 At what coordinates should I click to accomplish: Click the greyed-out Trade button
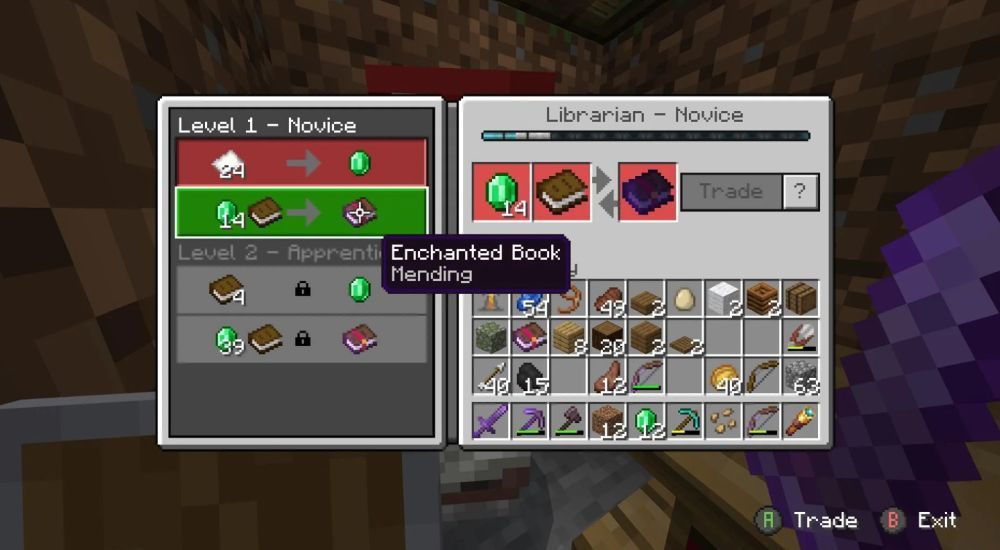[731, 192]
